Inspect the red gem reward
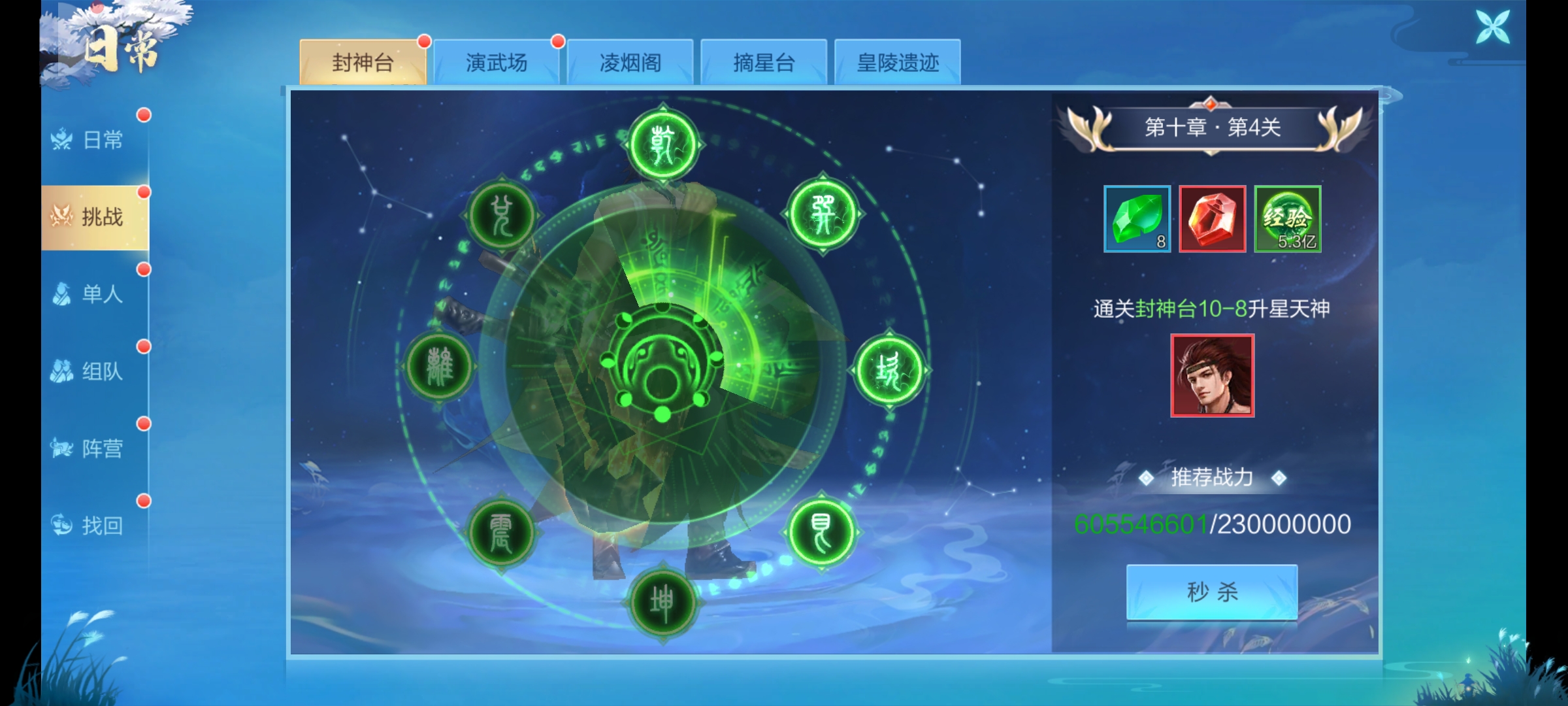 (x=1213, y=219)
